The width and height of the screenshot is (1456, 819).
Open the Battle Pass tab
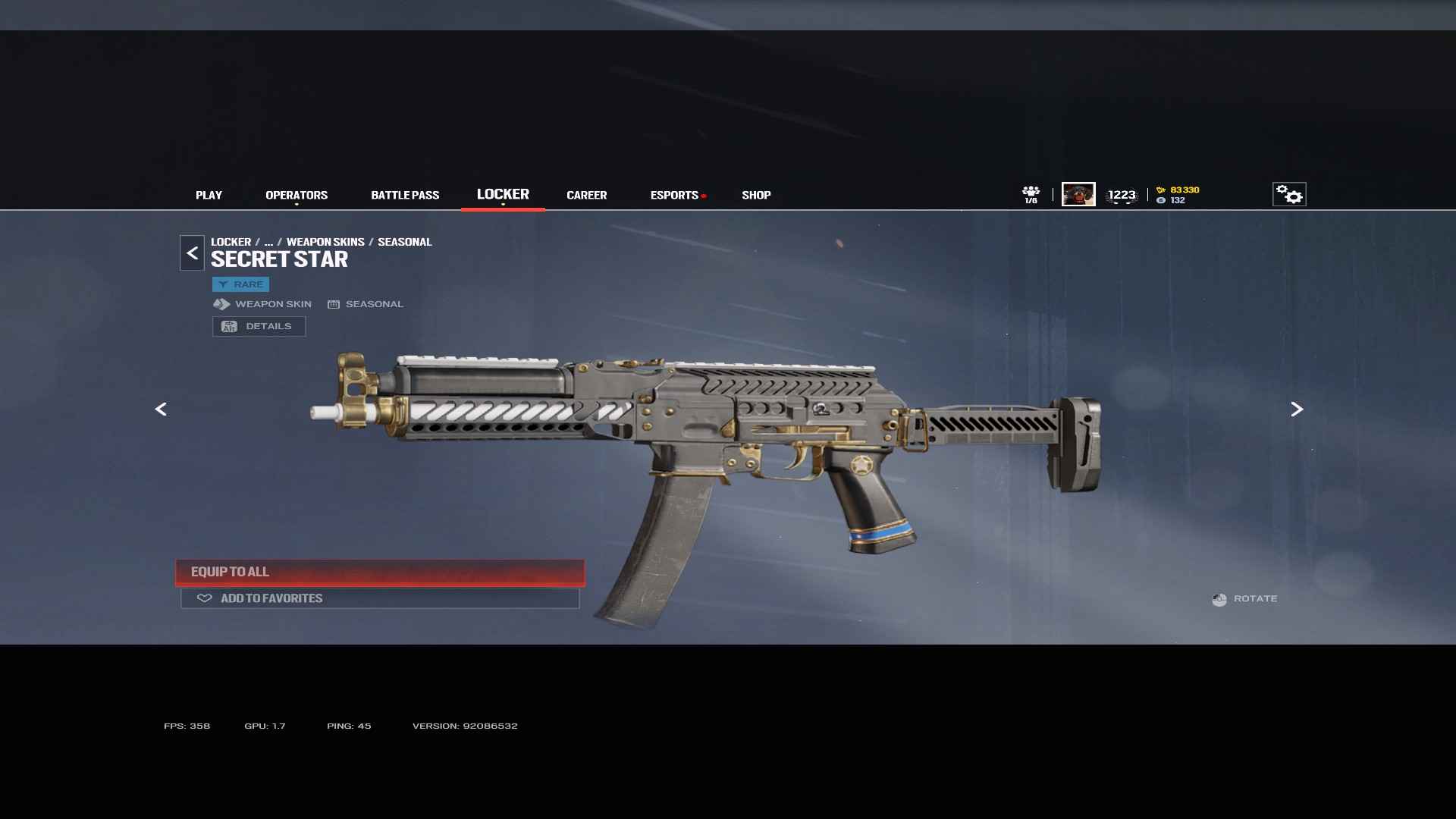(405, 195)
